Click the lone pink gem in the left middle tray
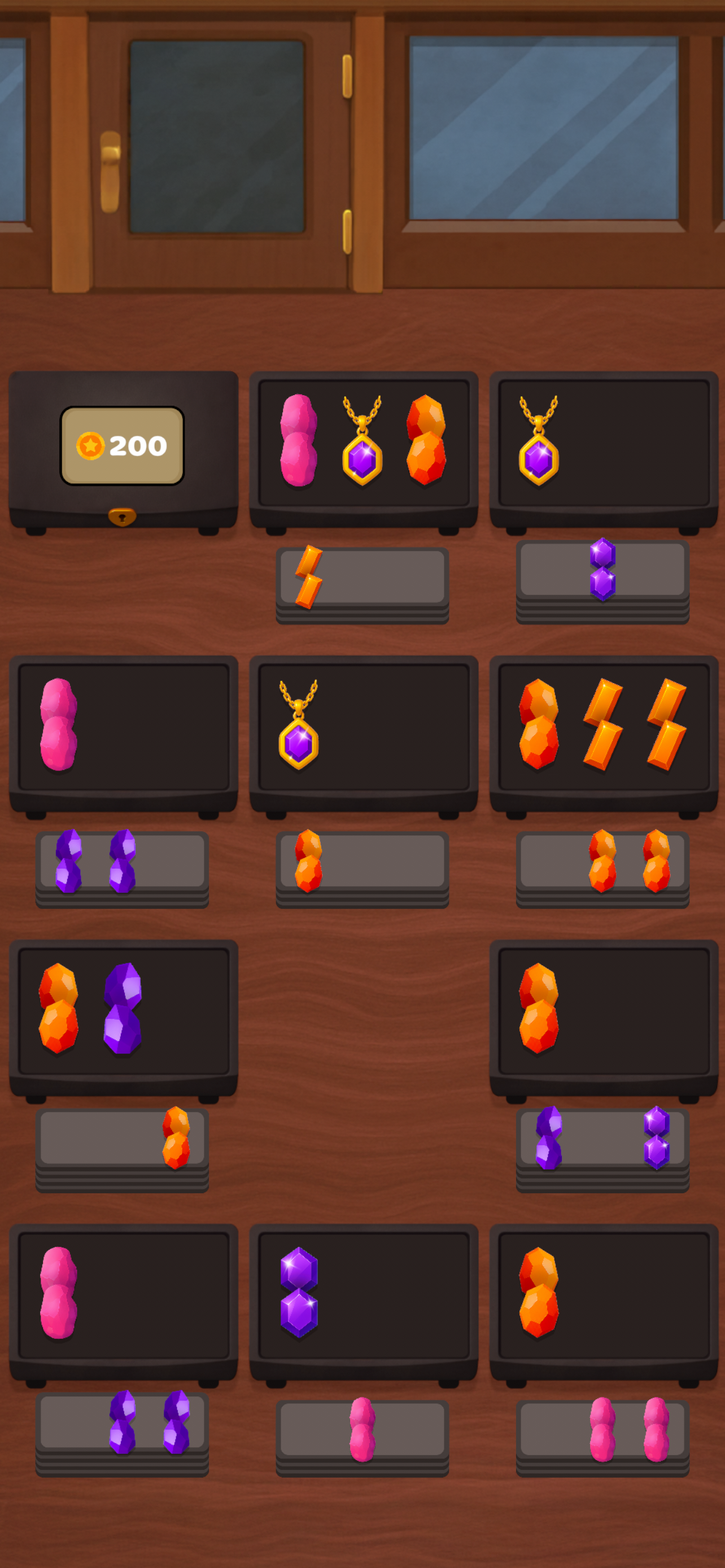Viewport: 725px width, 1568px height. [58, 724]
